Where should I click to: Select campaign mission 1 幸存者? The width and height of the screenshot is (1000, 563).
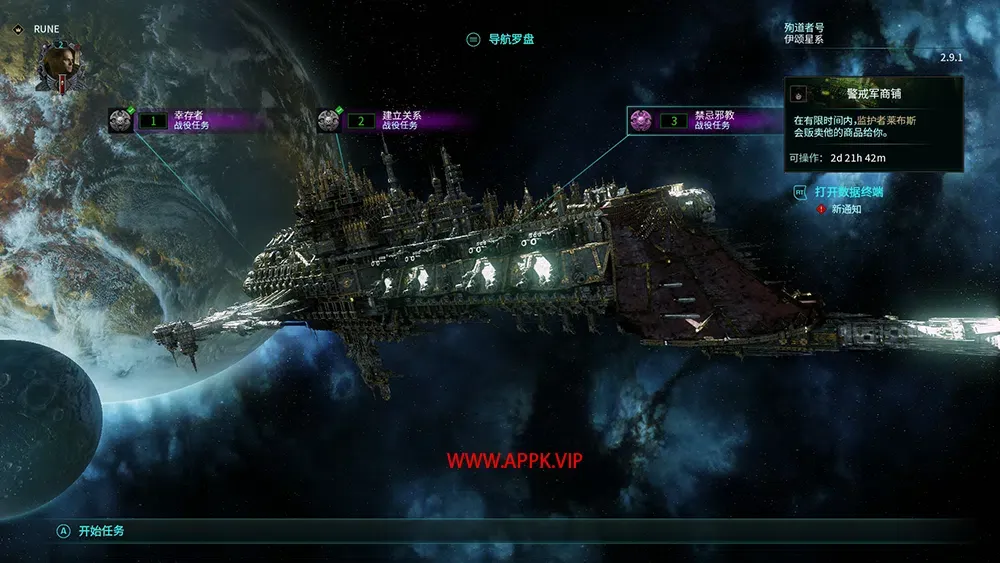pyautogui.click(x=183, y=121)
